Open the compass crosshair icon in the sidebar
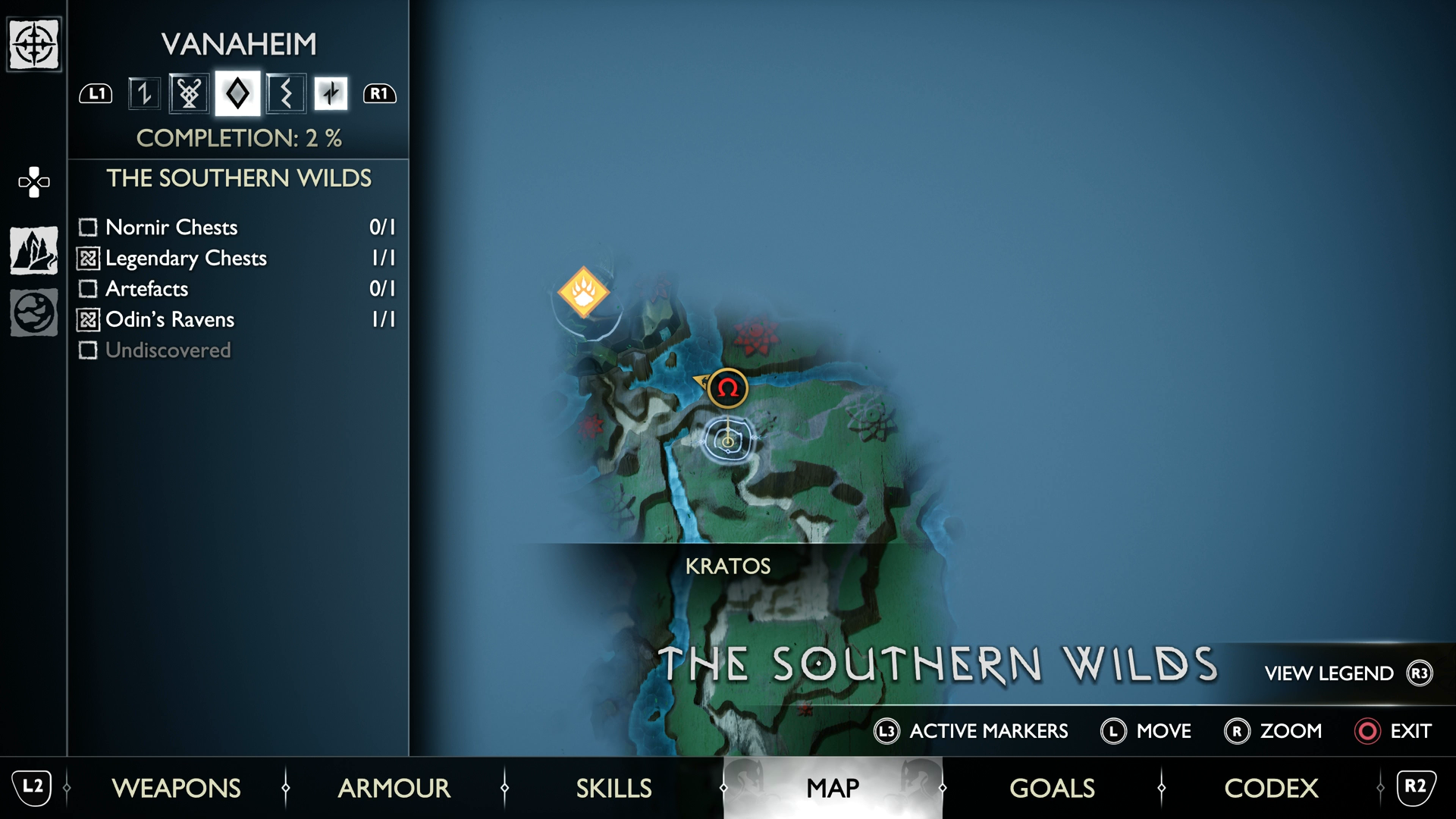Viewport: 1456px width, 819px height. point(34,45)
